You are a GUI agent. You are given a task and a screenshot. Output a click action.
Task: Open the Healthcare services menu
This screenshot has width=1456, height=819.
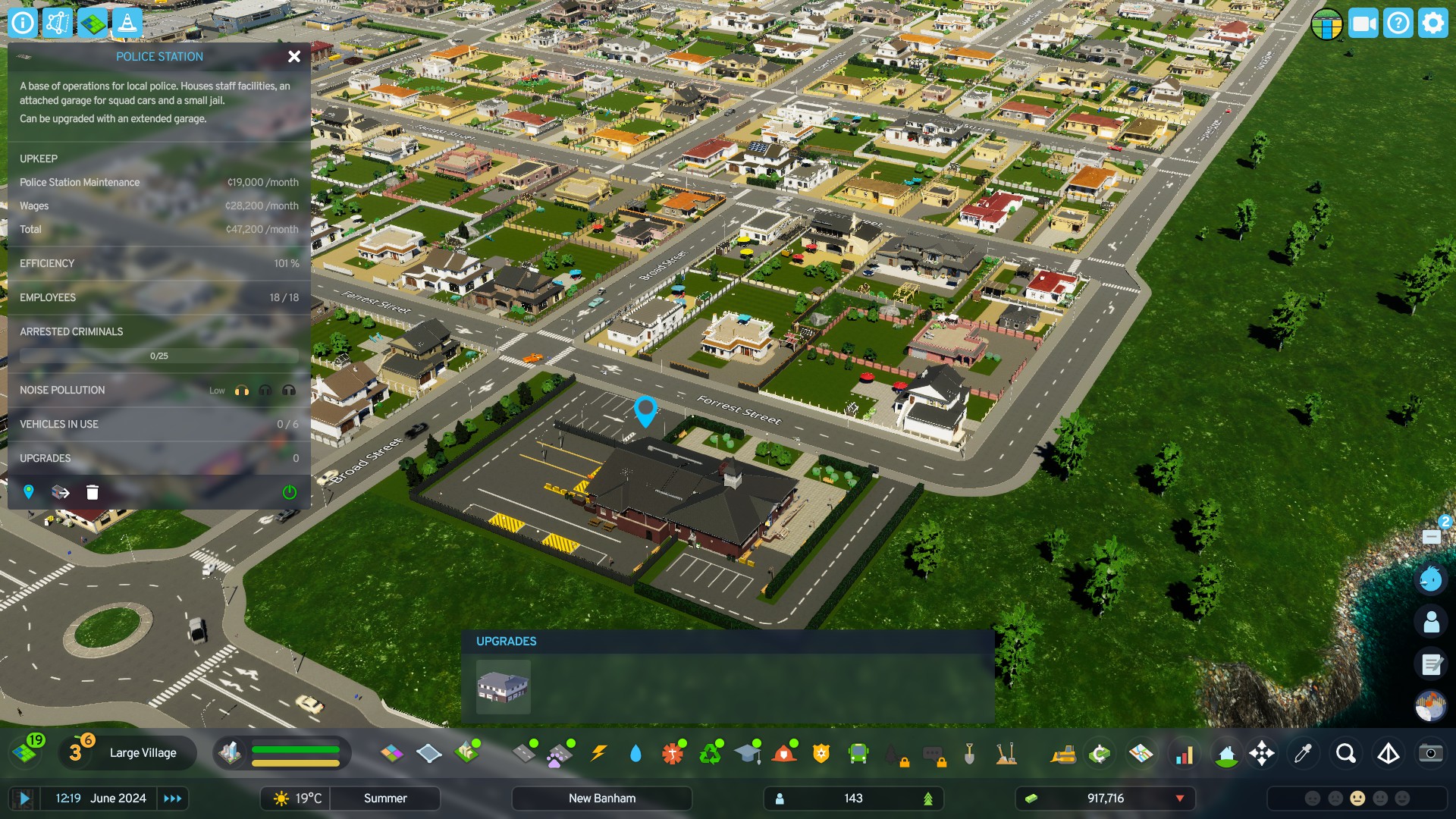[x=670, y=753]
